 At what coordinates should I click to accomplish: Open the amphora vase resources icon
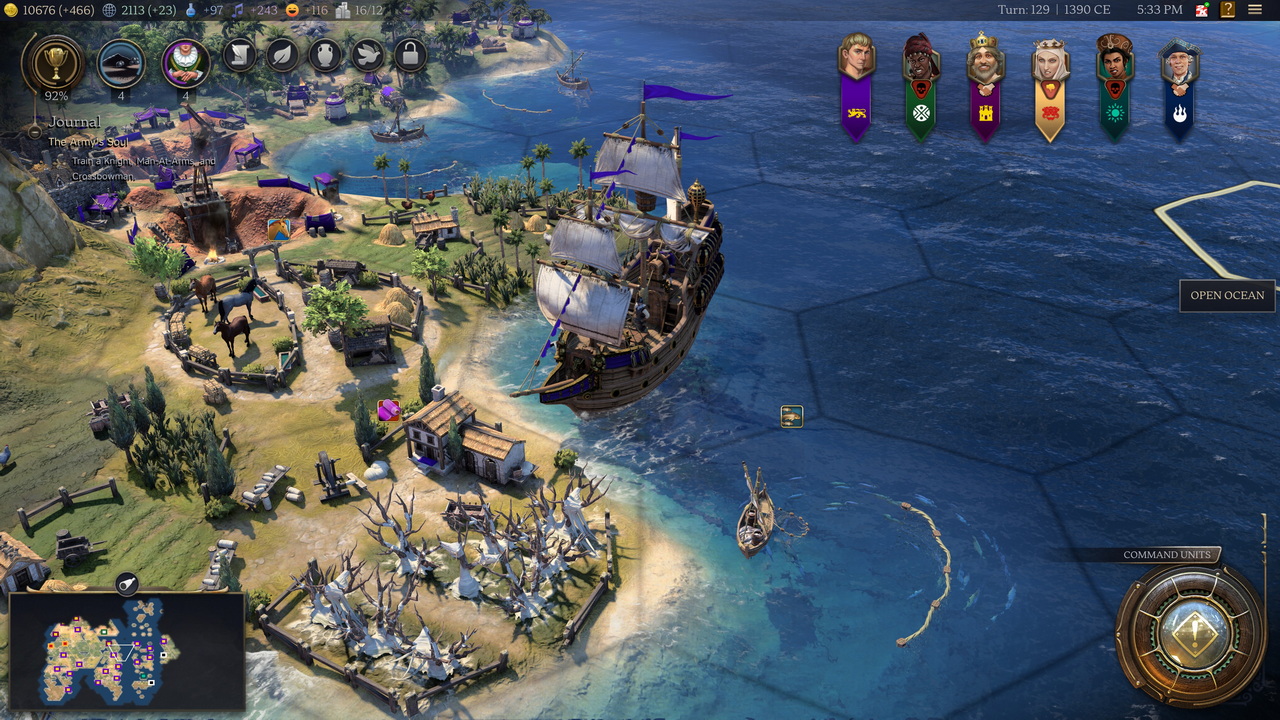[x=326, y=54]
